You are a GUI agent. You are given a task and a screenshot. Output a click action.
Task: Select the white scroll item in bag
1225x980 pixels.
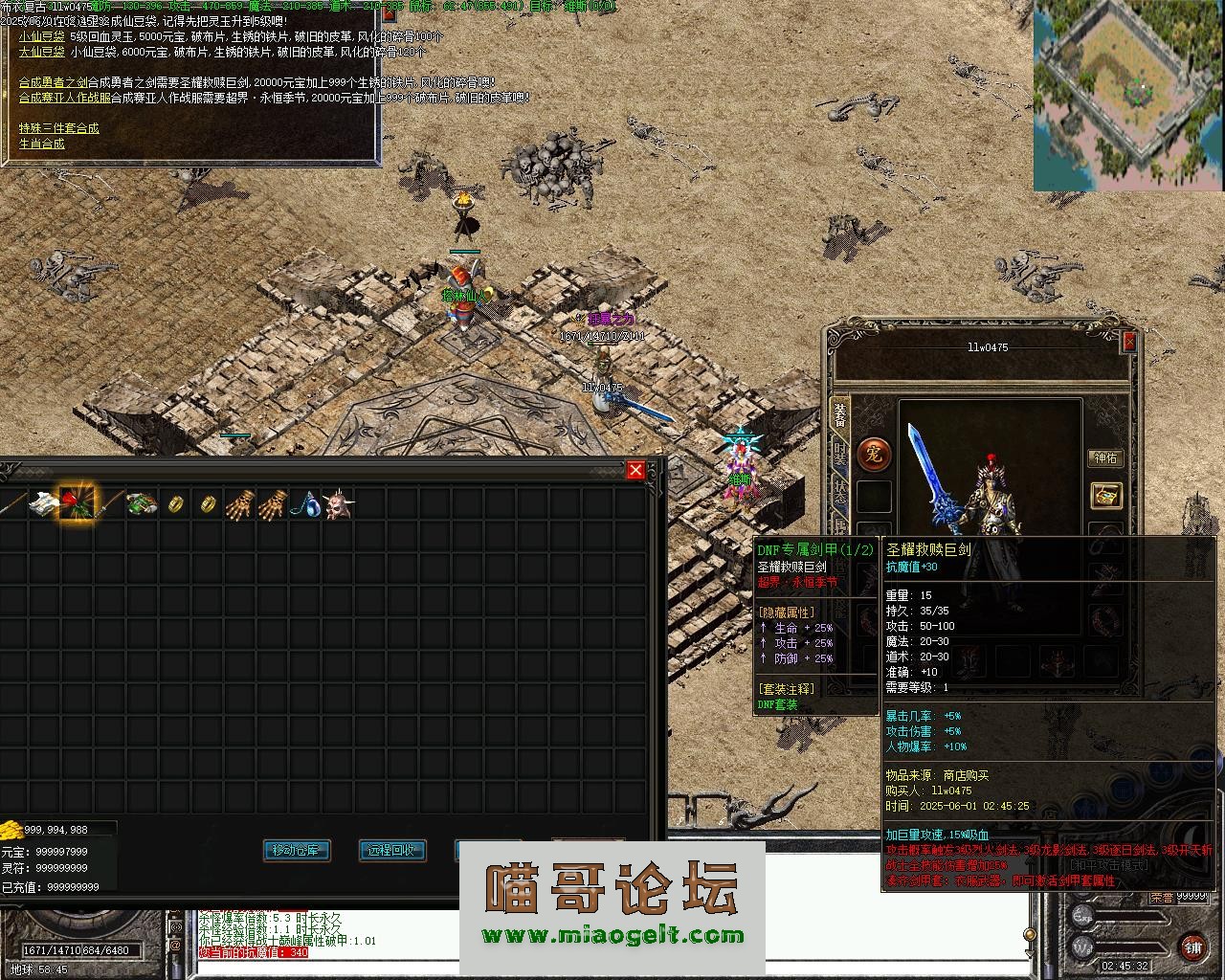point(44,502)
